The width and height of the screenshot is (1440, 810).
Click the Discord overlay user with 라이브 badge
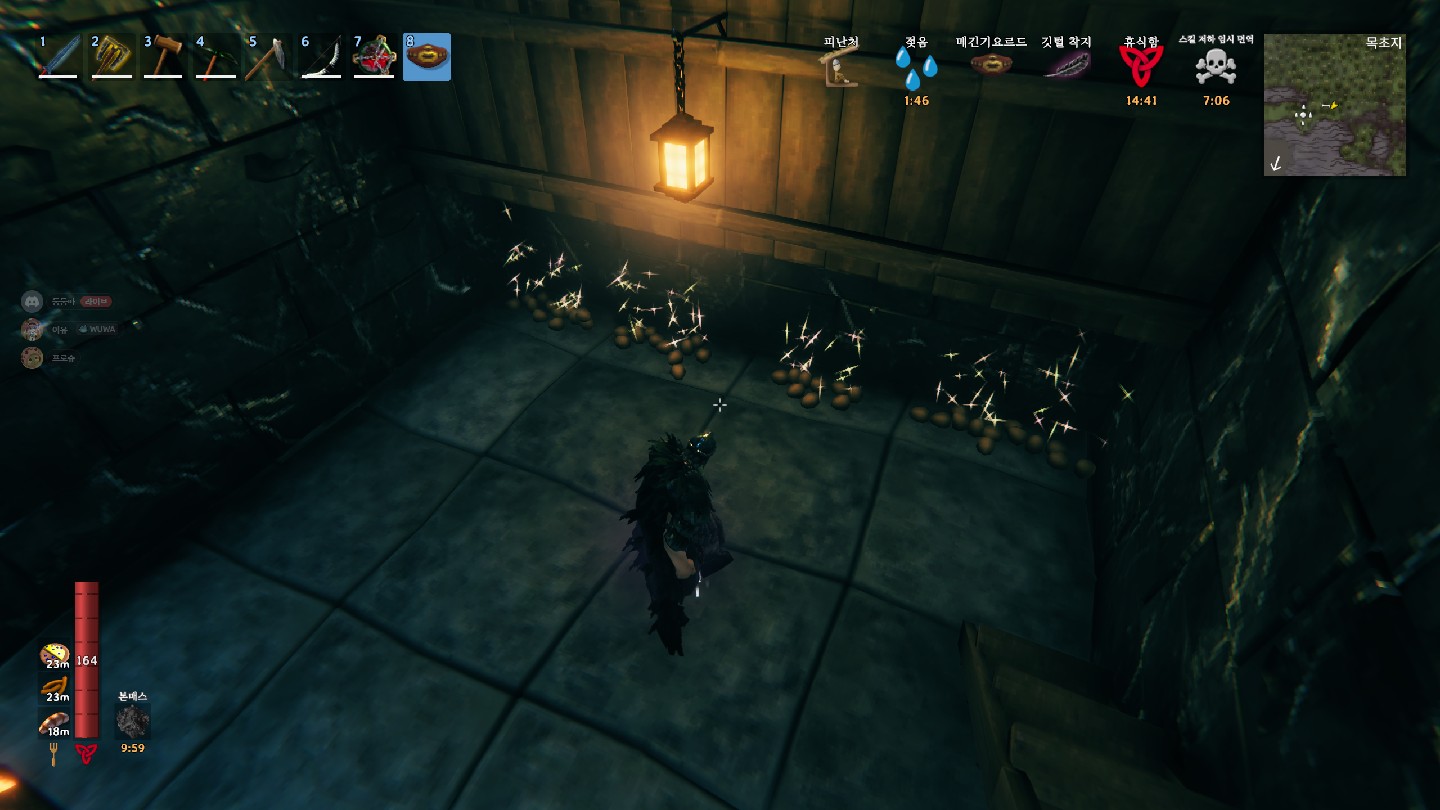click(33, 301)
